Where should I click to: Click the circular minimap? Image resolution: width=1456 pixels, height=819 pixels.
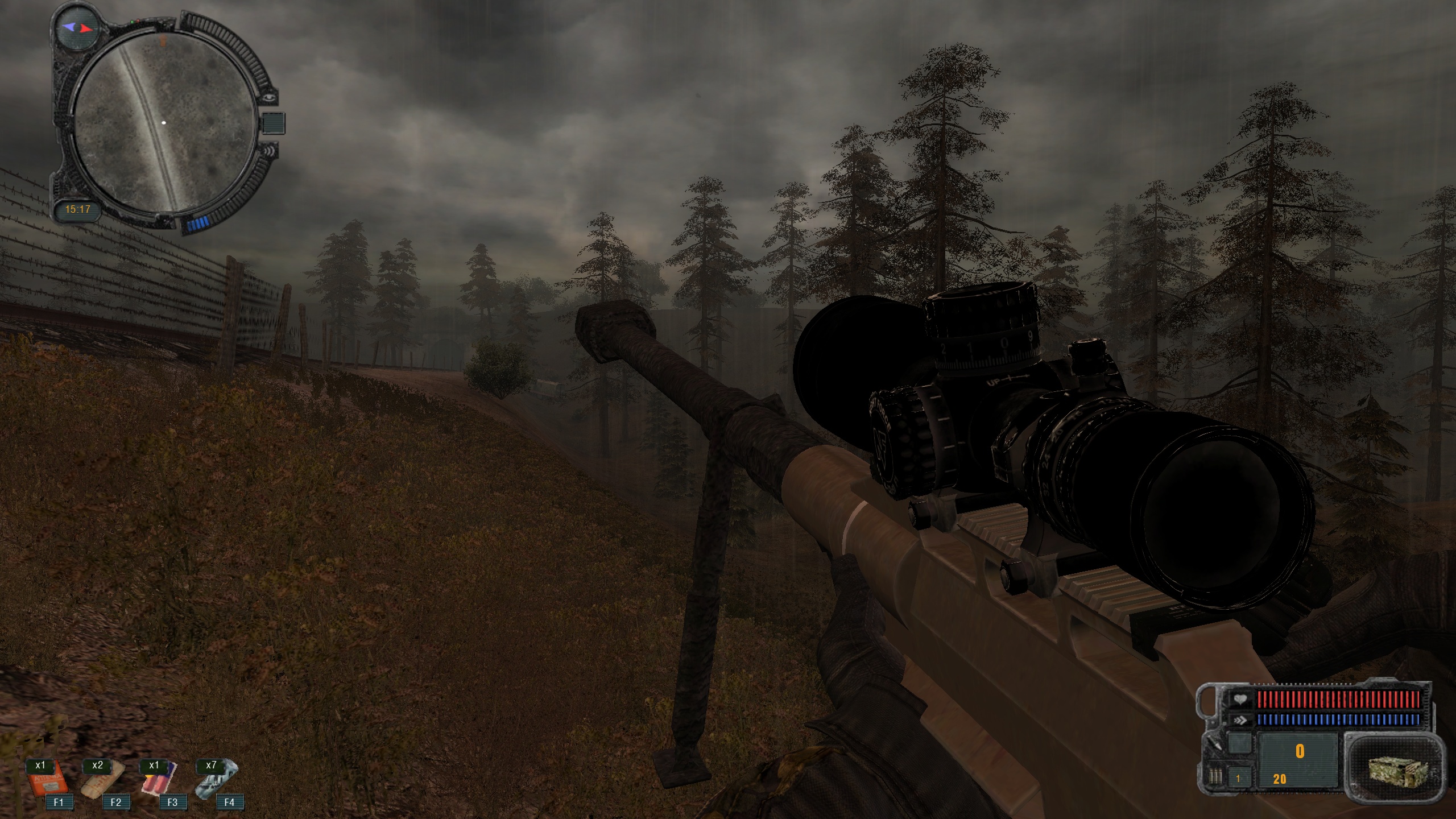164,123
